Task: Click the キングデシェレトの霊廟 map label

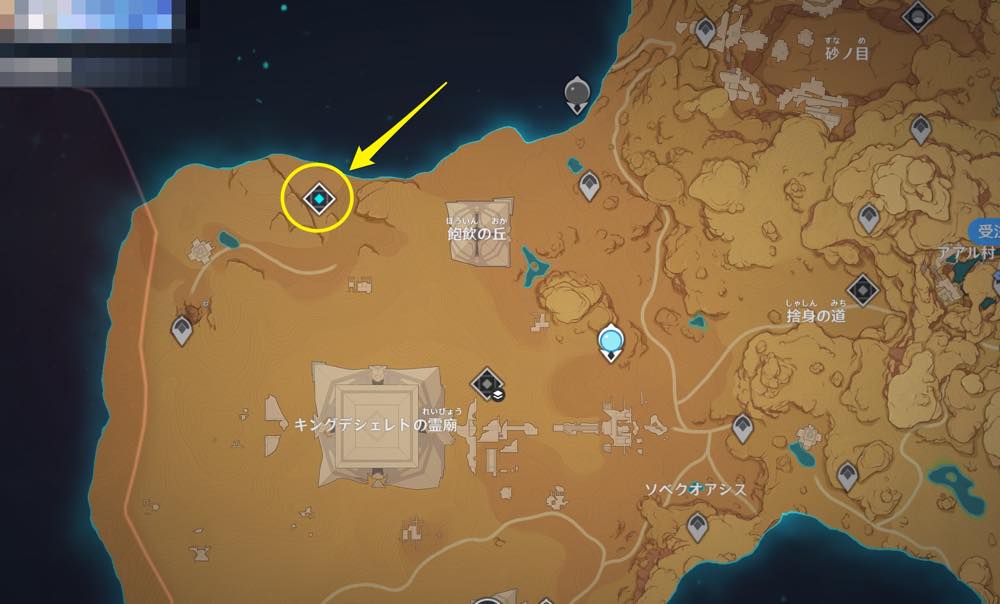Action: tap(376, 424)
